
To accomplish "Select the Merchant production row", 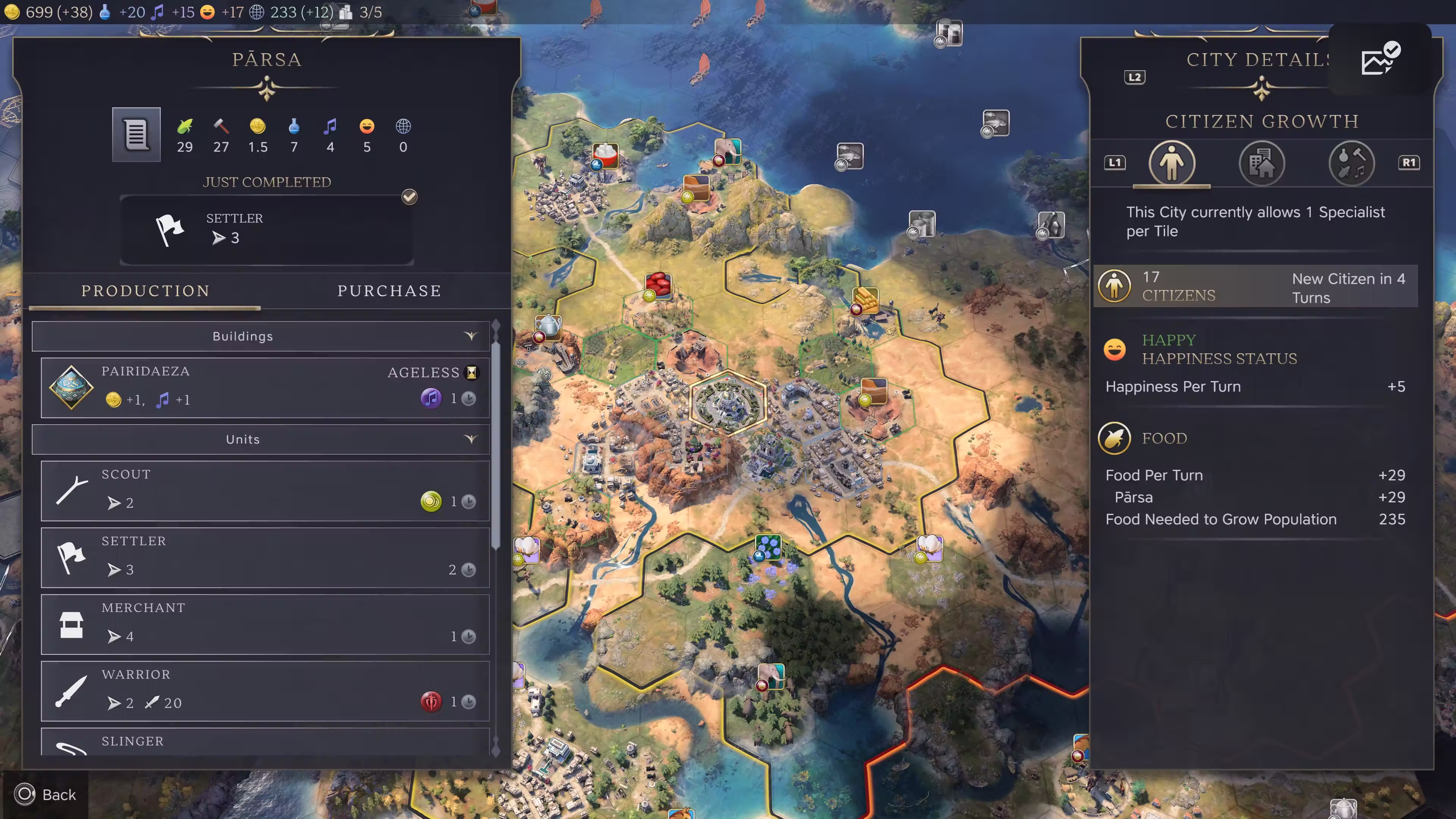I will point(265,623).
